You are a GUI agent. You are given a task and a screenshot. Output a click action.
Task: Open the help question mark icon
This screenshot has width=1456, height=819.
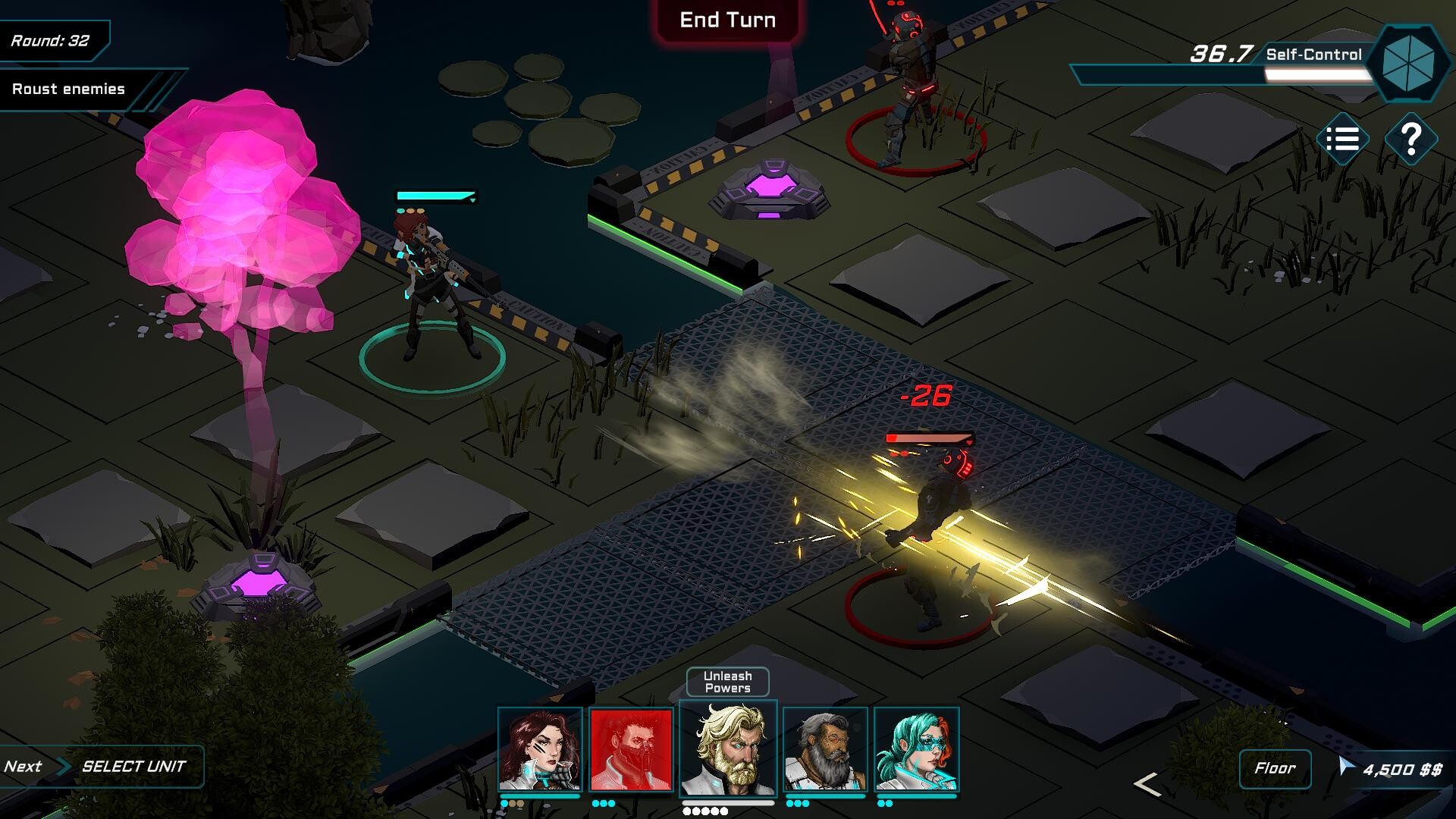pos(1411,140)
